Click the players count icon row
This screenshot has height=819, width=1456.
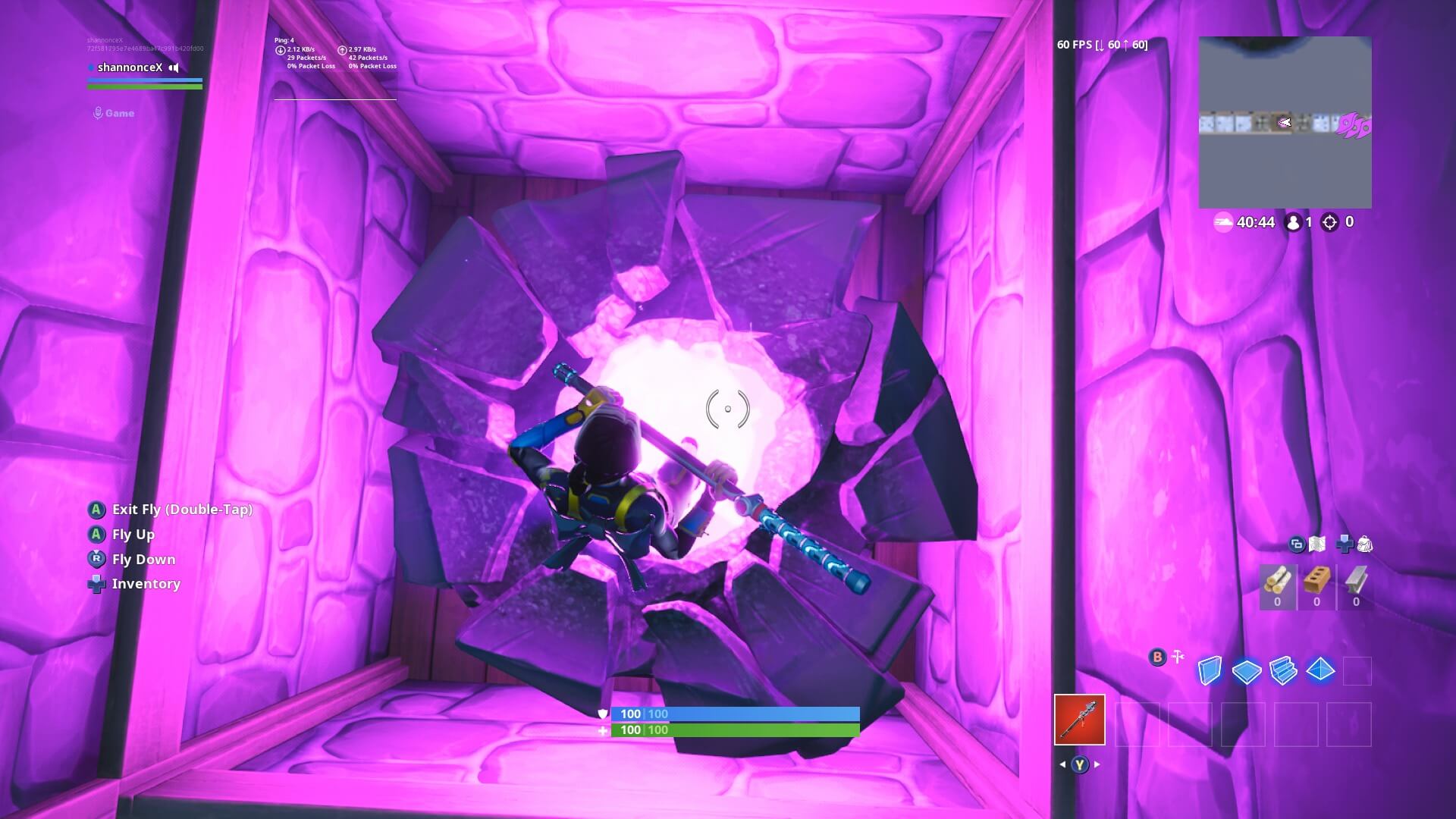(x=1294, y=222)
